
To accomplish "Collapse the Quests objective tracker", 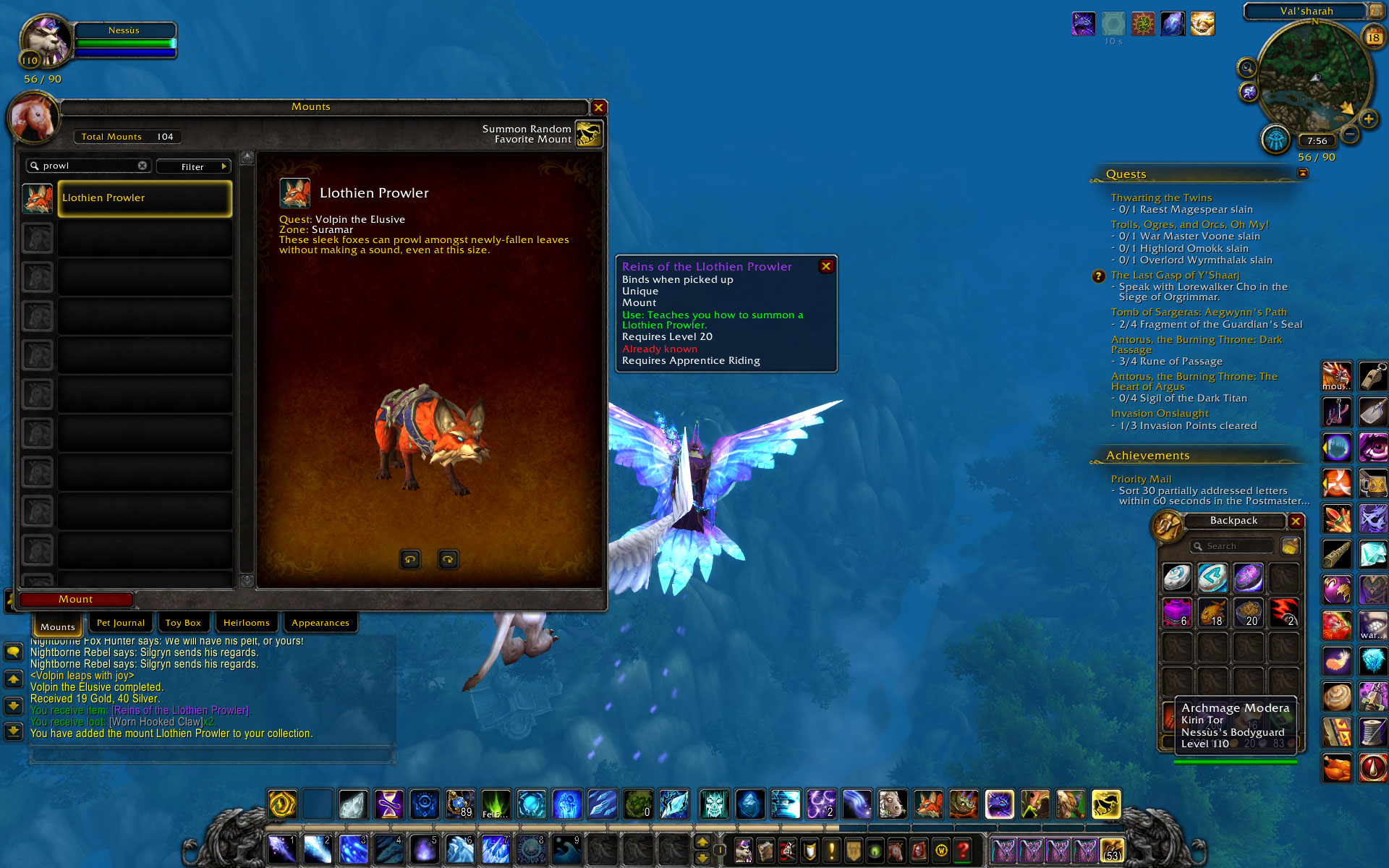I will pyautogui.click(x=1303, y=174).
